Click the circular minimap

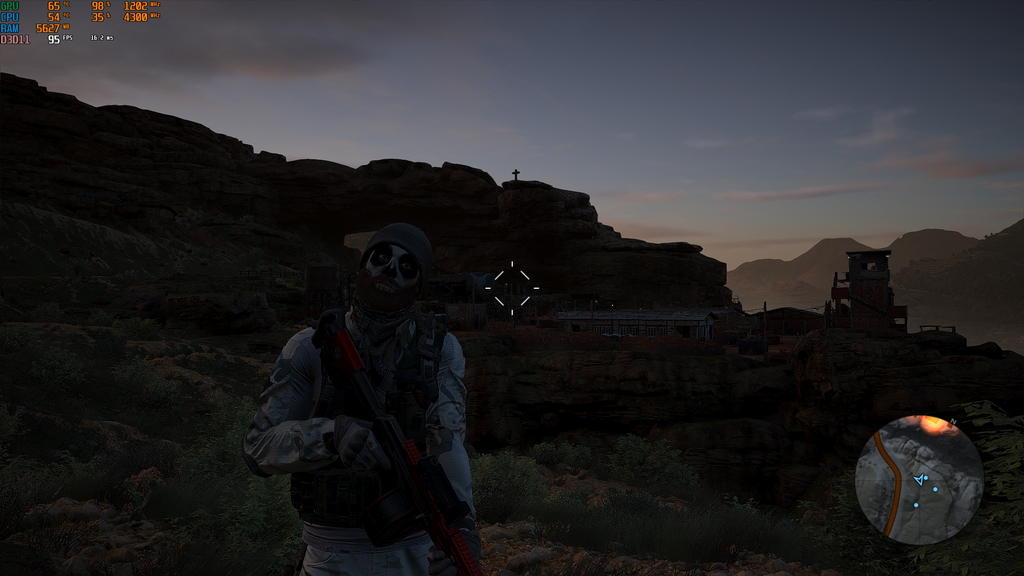coord(919,480)
